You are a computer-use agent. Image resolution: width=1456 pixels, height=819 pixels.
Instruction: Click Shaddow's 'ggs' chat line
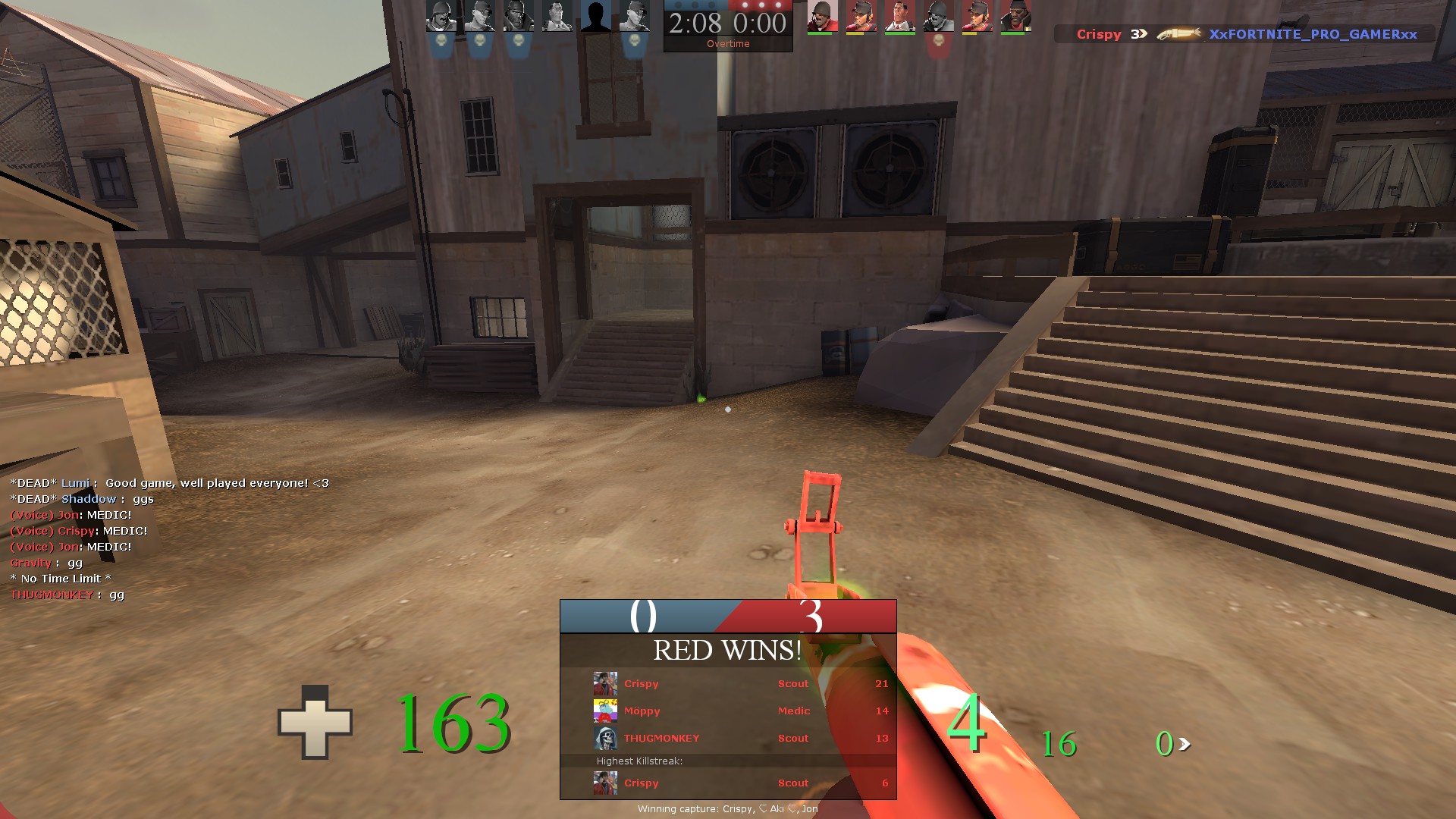pyautogui.click(x=82, y=499)
